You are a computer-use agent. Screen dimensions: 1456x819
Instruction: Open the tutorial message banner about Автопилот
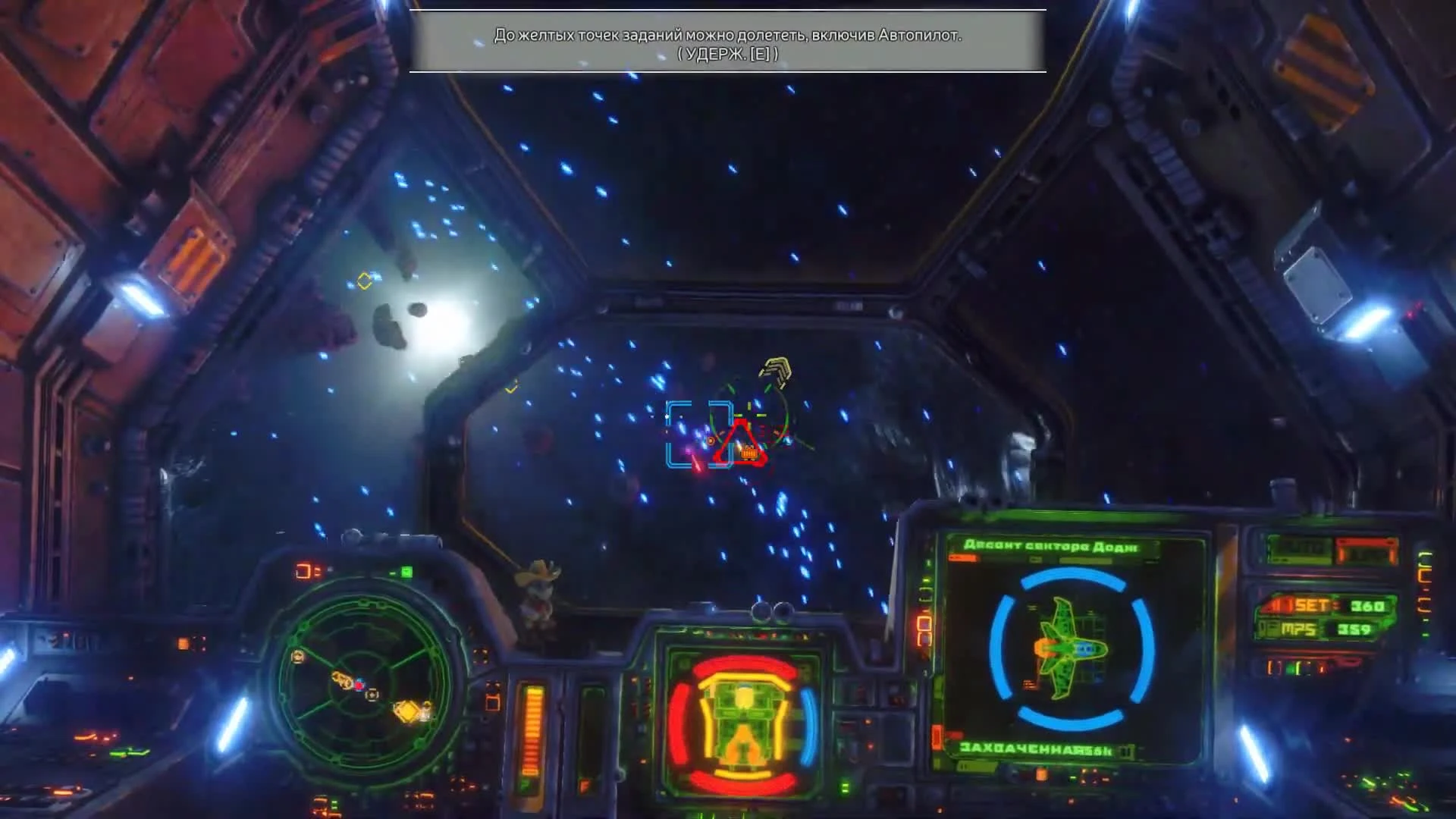coord(727,42)
